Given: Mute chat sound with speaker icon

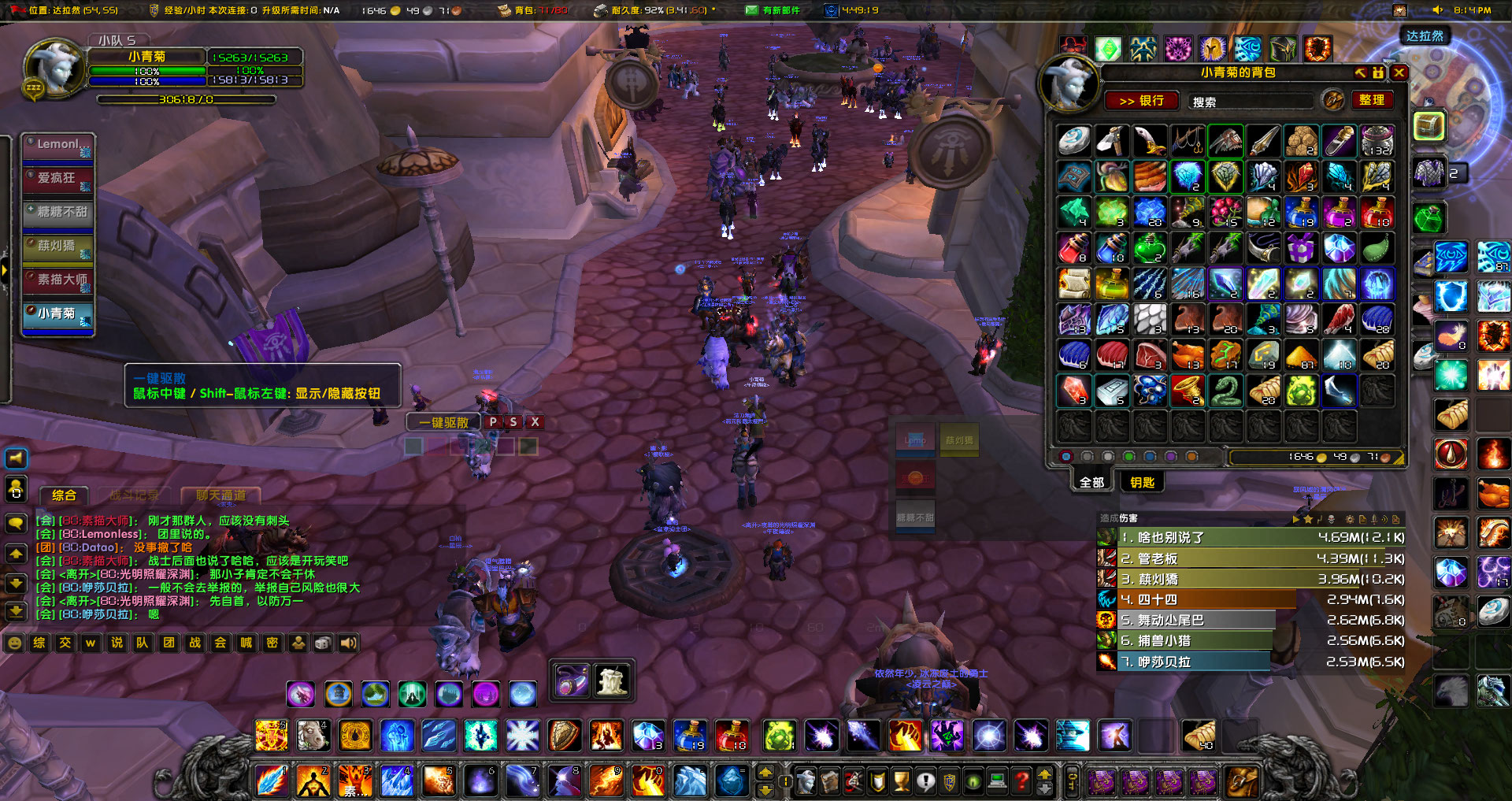Looking at the screenshot, I should 349,643.
